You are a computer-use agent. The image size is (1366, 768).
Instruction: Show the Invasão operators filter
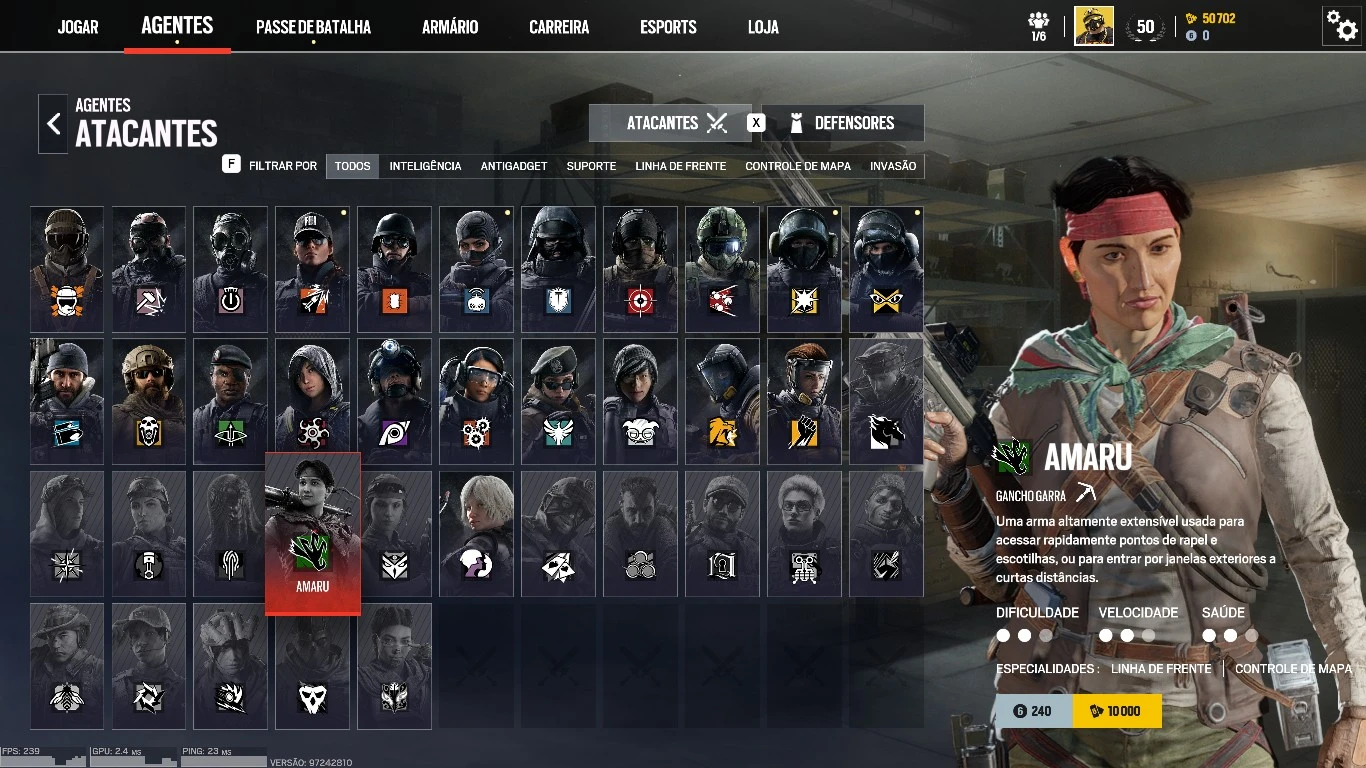pyautogui.click(x=893, y=166)
